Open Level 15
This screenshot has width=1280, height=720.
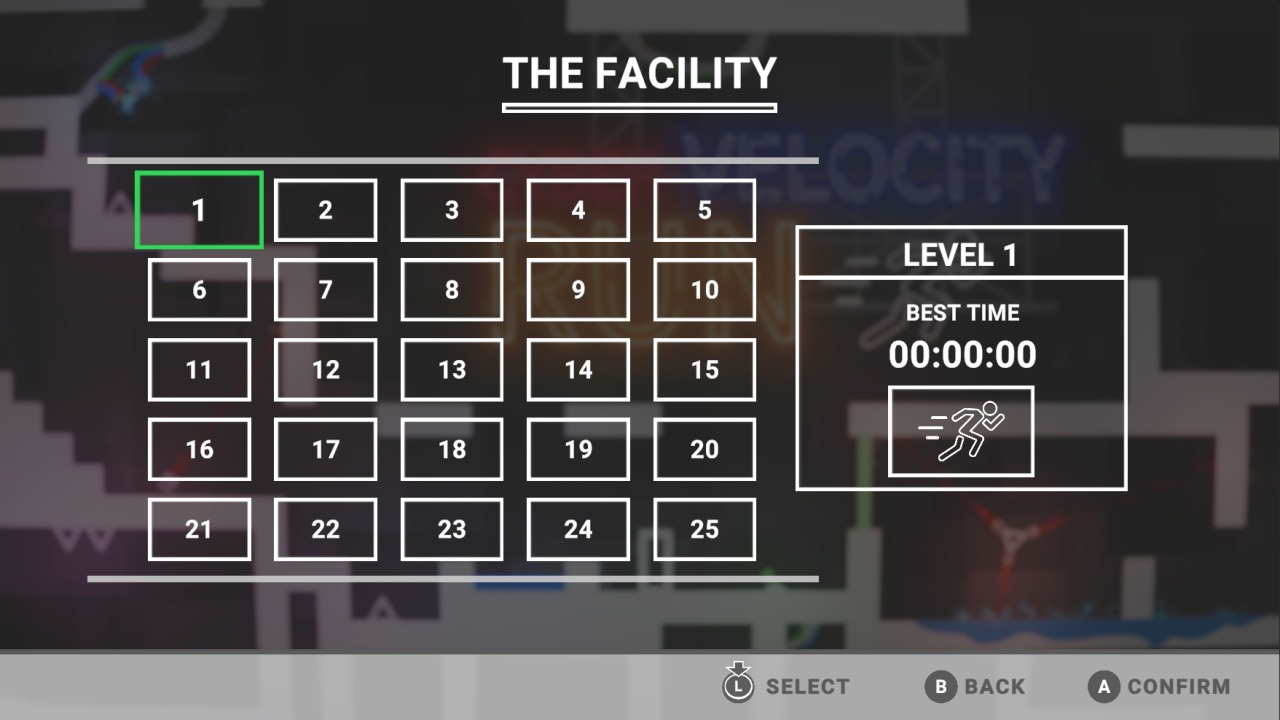coord(704,369)
